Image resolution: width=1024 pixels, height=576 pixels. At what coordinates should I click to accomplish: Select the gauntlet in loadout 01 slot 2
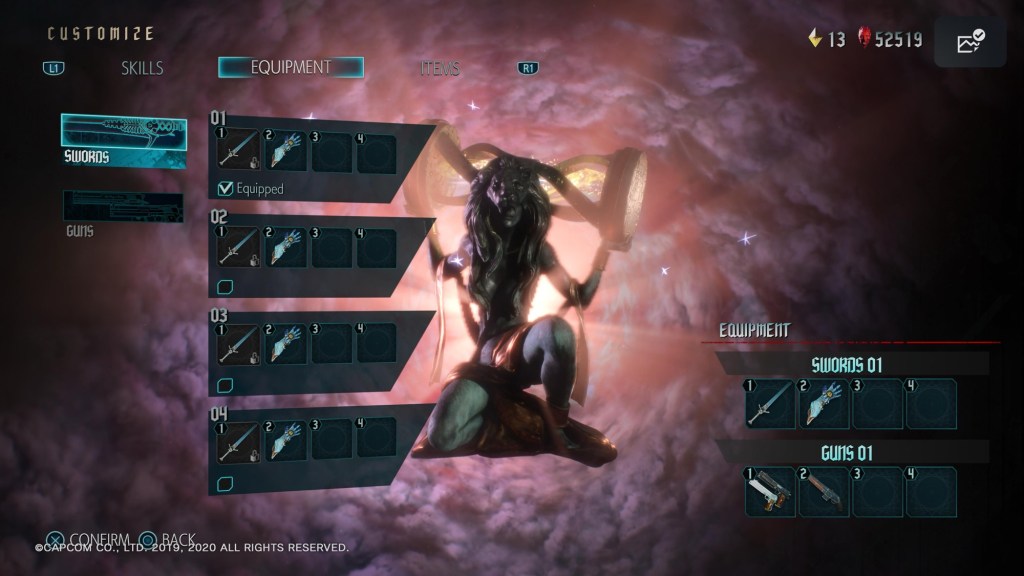285,153
